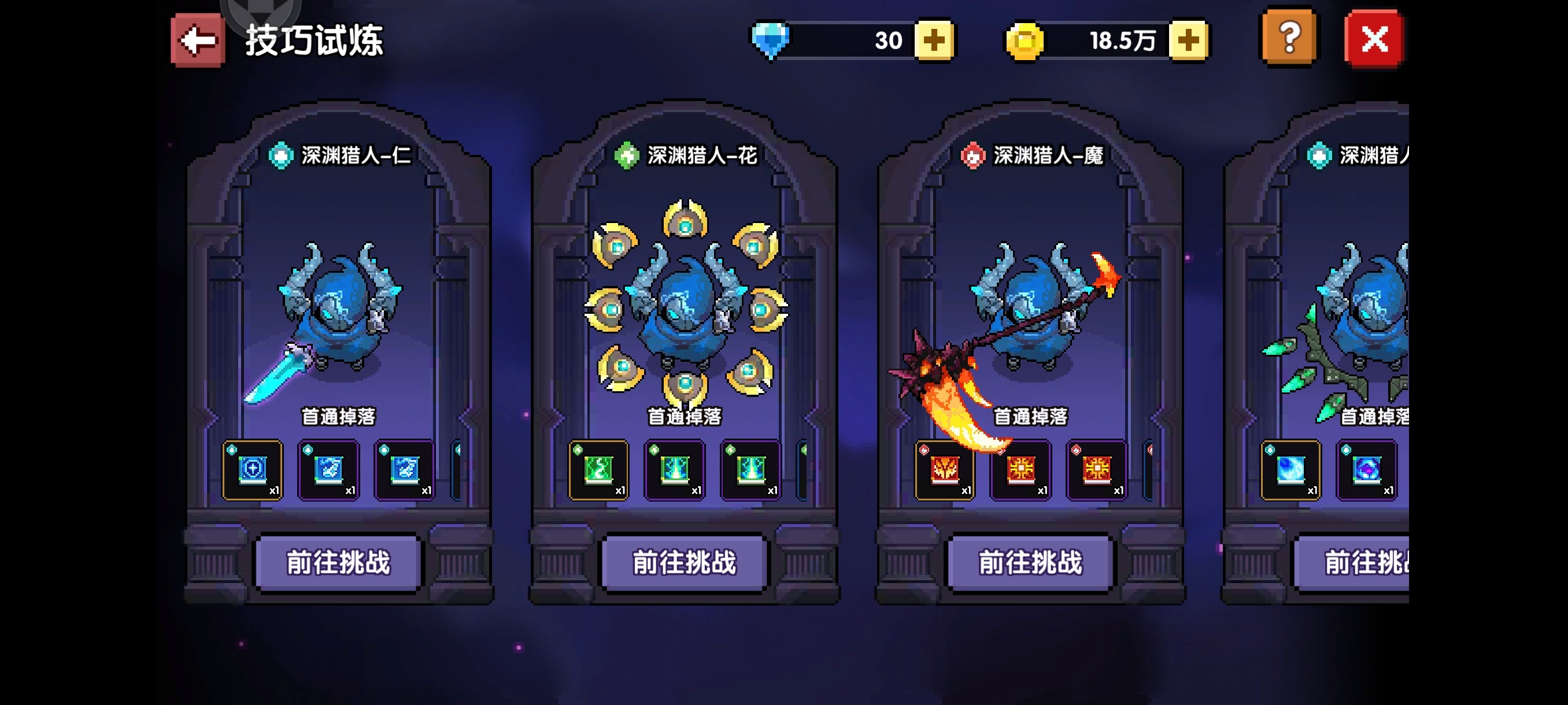Inspect first red skill book reward of 深渊猎人-魔
Viewport: 1568px width, 705px height.
point(945,470)
